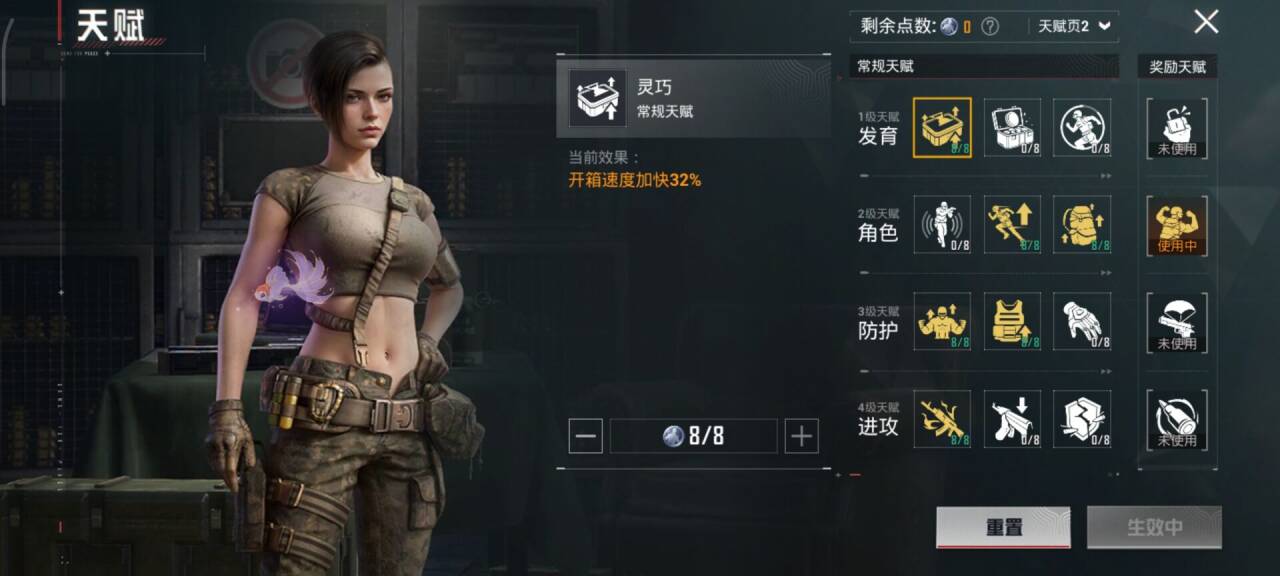Select the unused padlock reward talent
The width and height of the screenshot is (1280, 576).
(1177, 128)
